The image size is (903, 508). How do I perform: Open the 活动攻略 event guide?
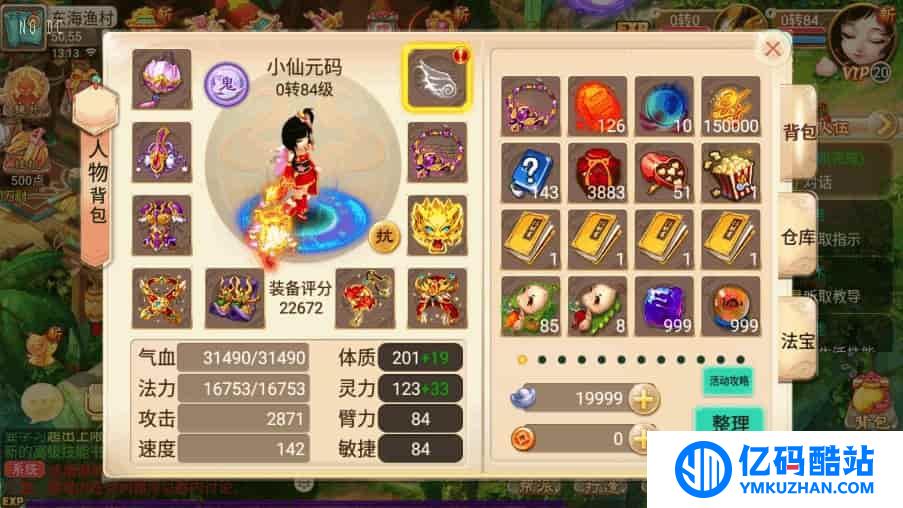pyautogui.click(x=727, y=381)
